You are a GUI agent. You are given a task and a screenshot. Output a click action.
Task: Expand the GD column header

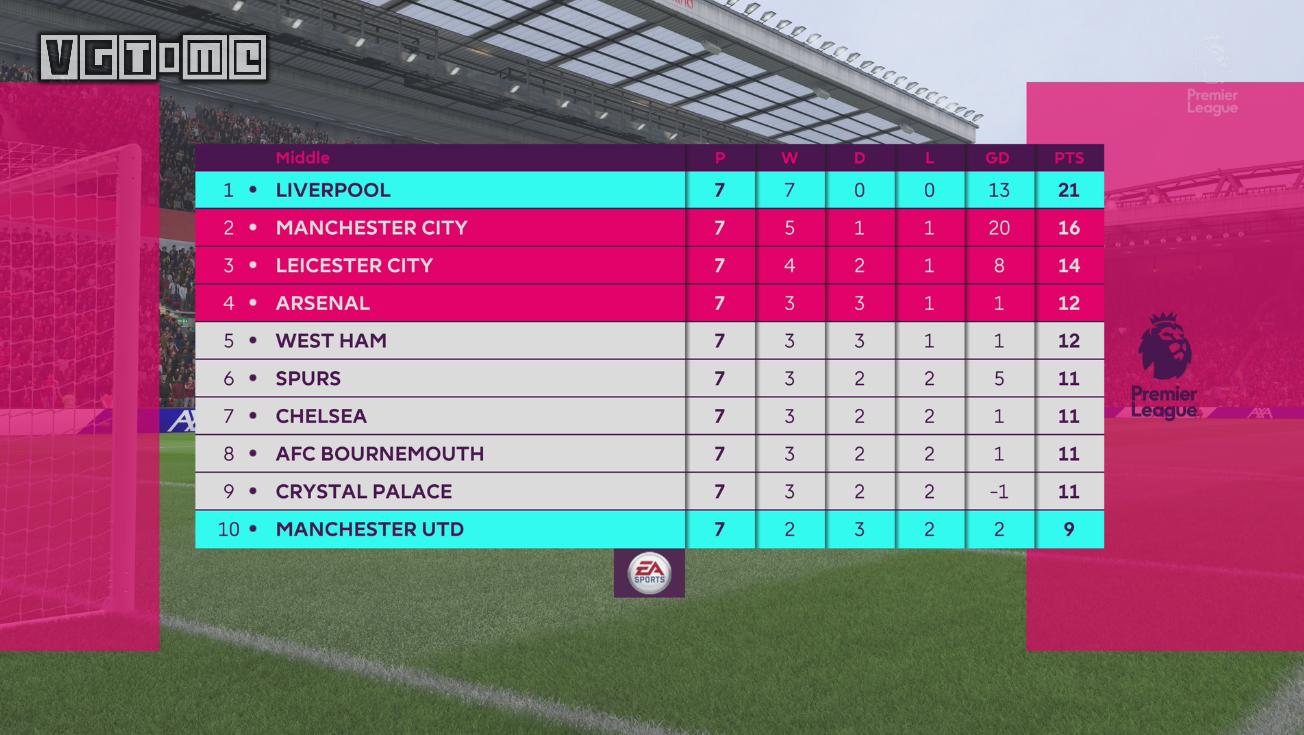(x=999, y=158)
